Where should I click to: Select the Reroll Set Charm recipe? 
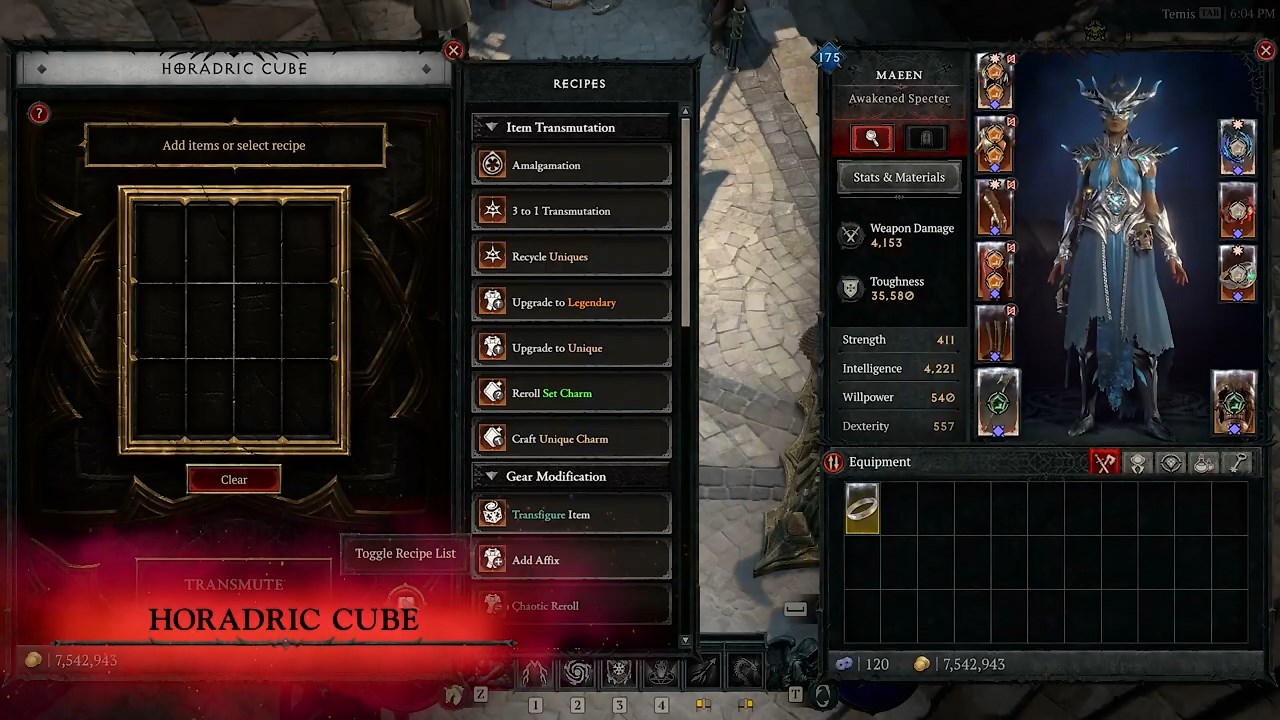[x=572, y=393]
